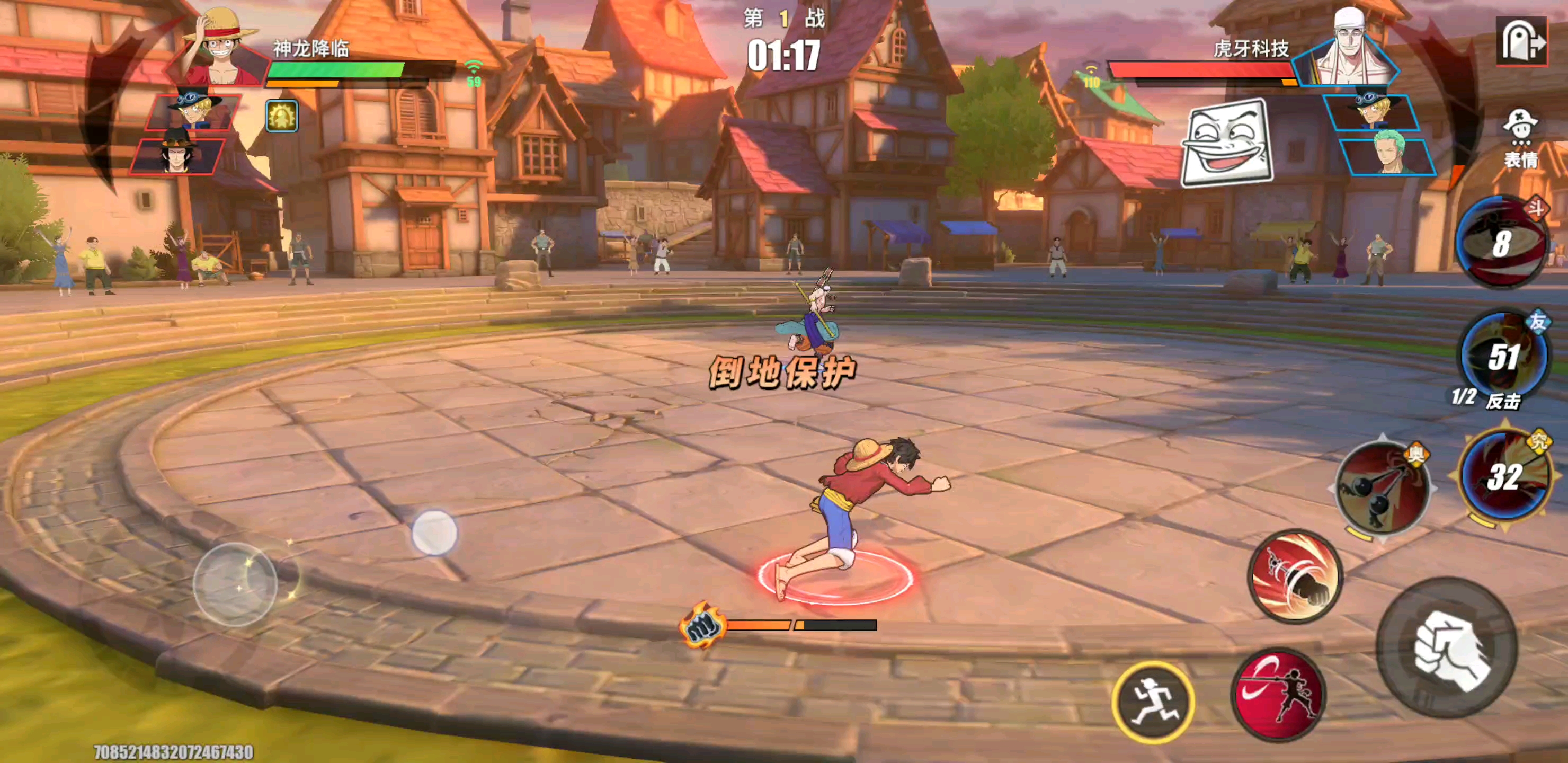The height and width of the screenshot is (763, 1568).
Task: Activate the 奥 twin-fist special skill
Action: 1383,488
